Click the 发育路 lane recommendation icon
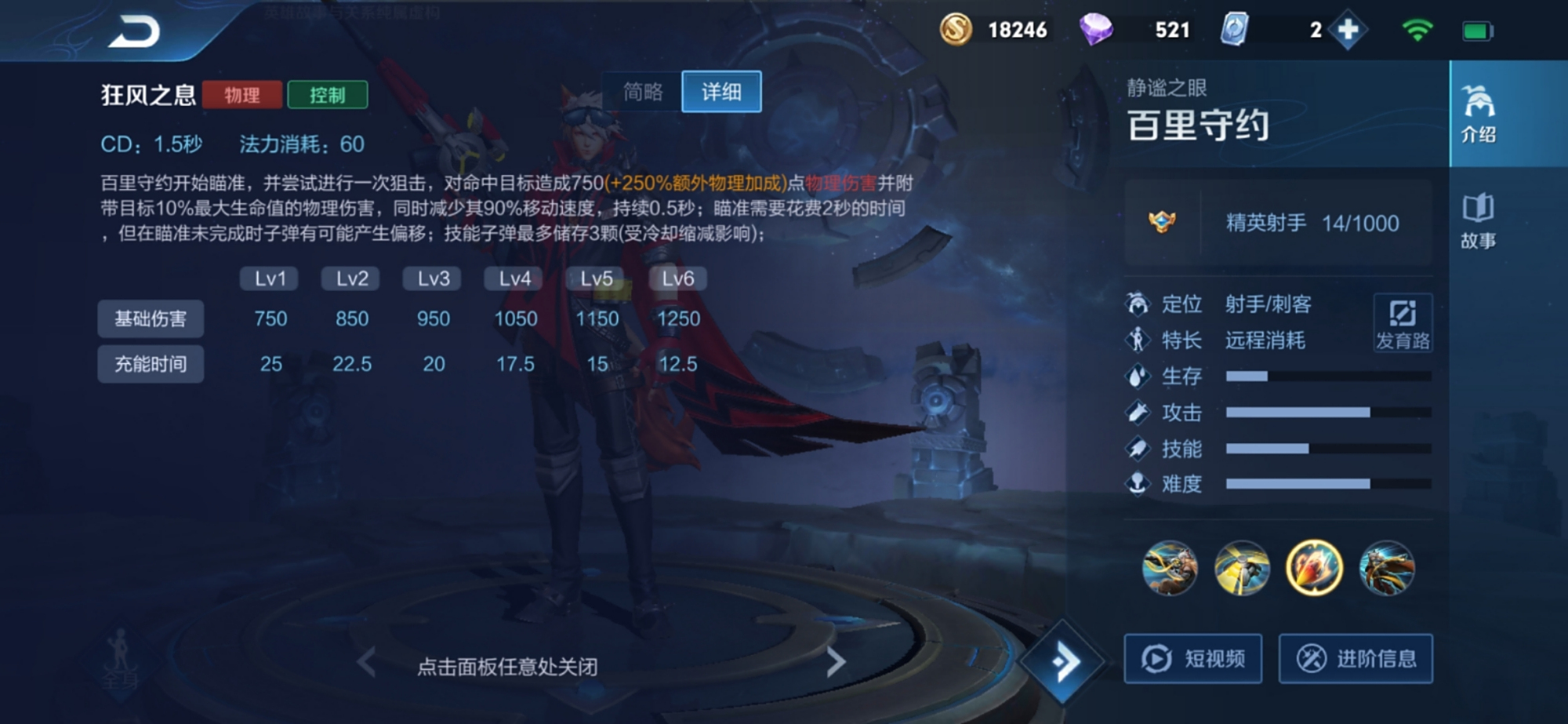The image size is (1568, 724). click(x=1403, y=322)
